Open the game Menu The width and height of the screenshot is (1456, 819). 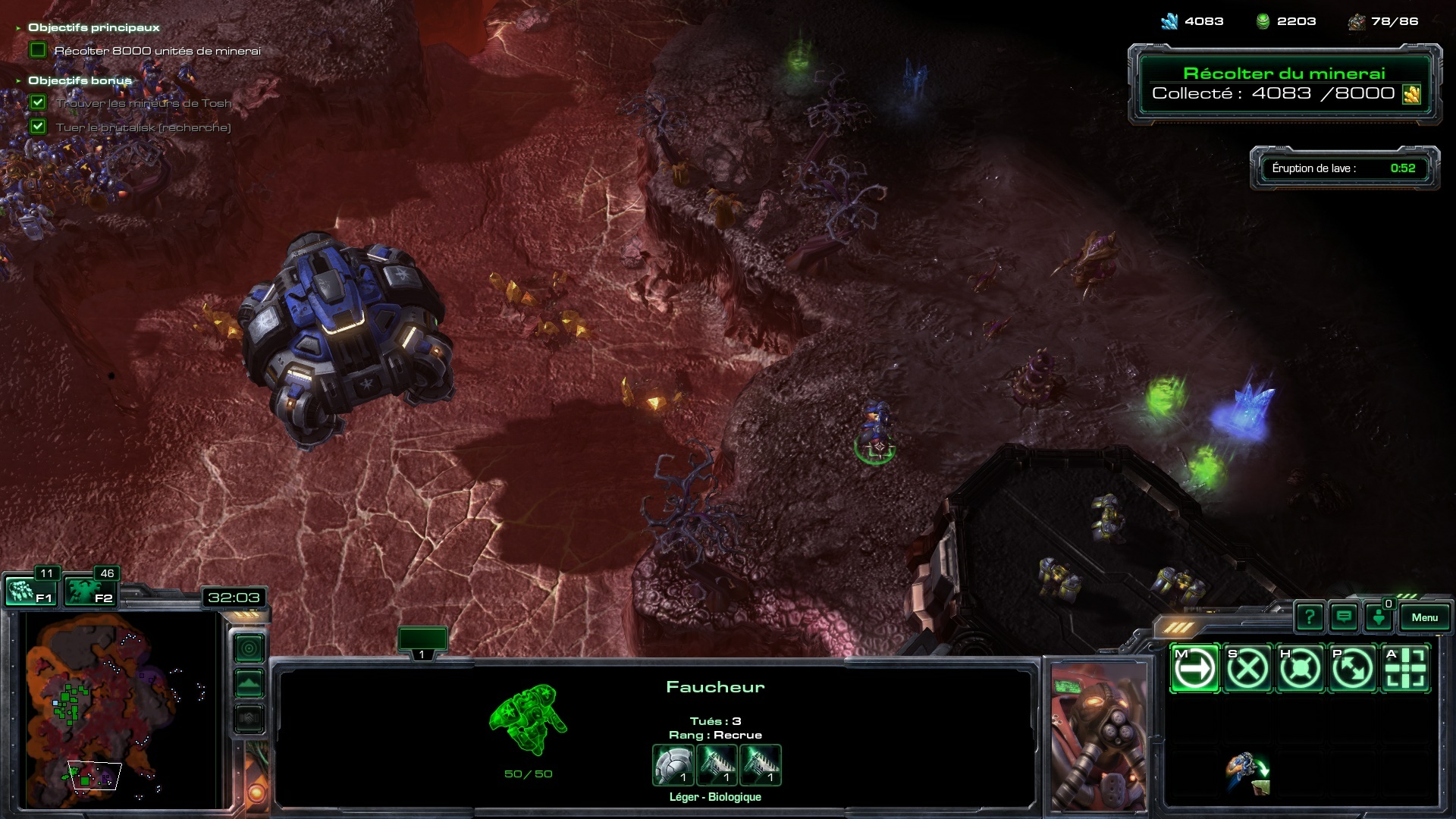pos(1424,617)
